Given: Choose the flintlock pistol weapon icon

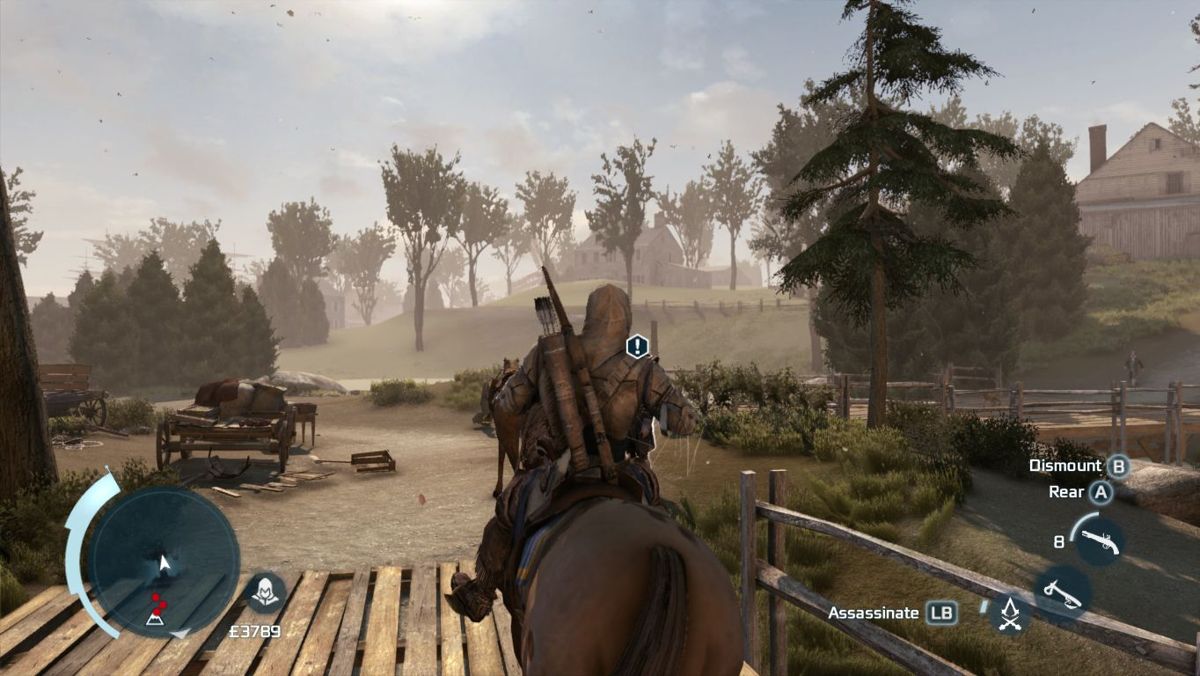Looking at the screenshot, I should (1096, 541).
